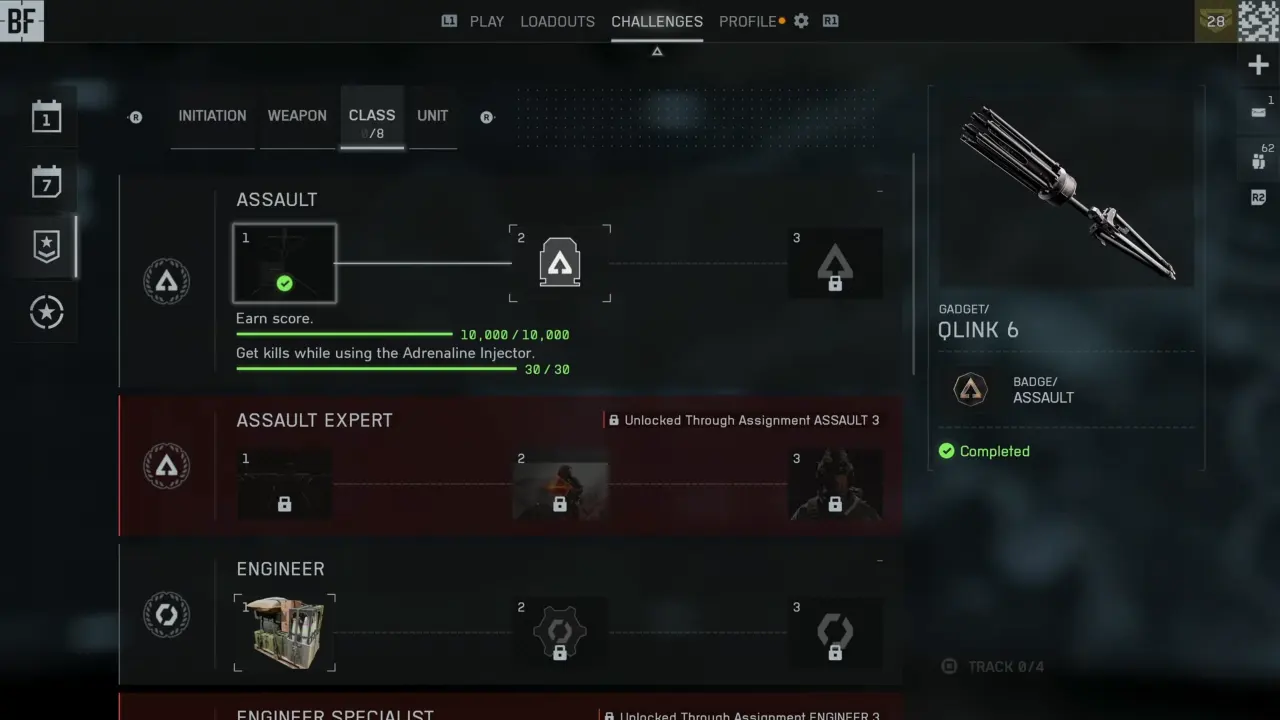This screenshot has width=1280, height=720.
Task: Select Engineer assignment one gadget tile
Action: 285,633
